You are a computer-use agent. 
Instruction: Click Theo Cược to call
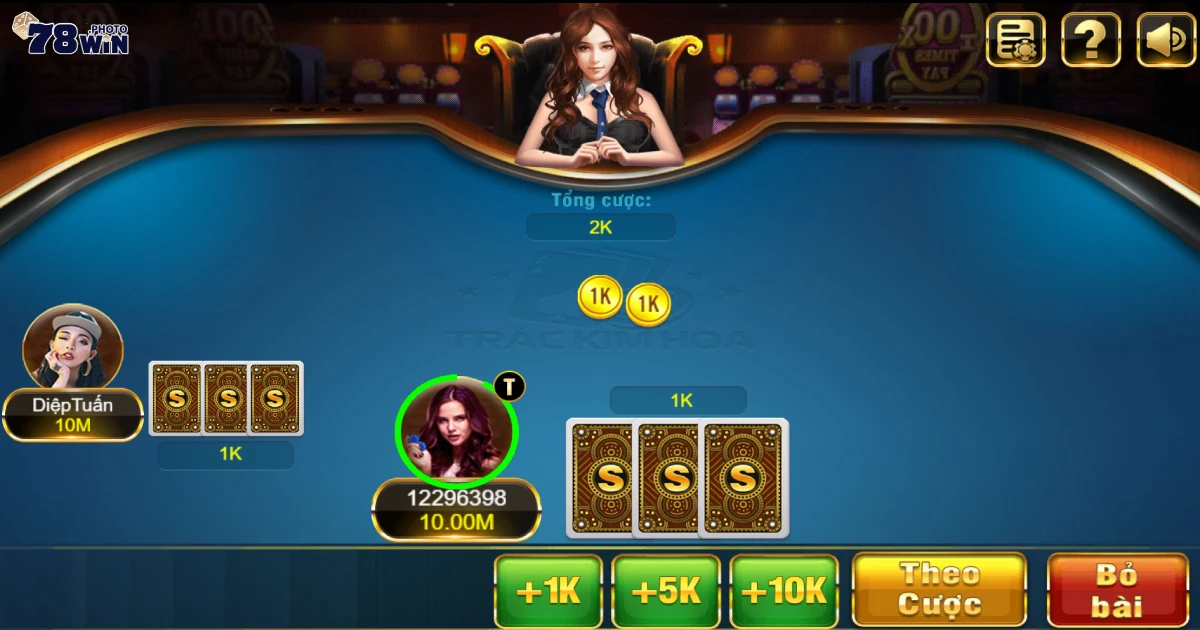(939, 590)
